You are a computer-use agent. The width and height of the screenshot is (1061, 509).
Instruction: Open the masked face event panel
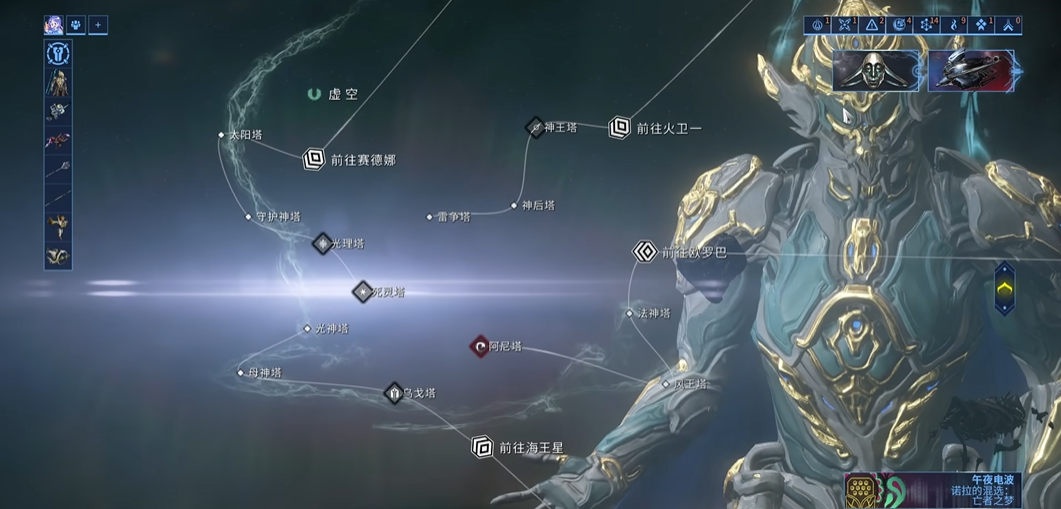[x=876, y=71]
